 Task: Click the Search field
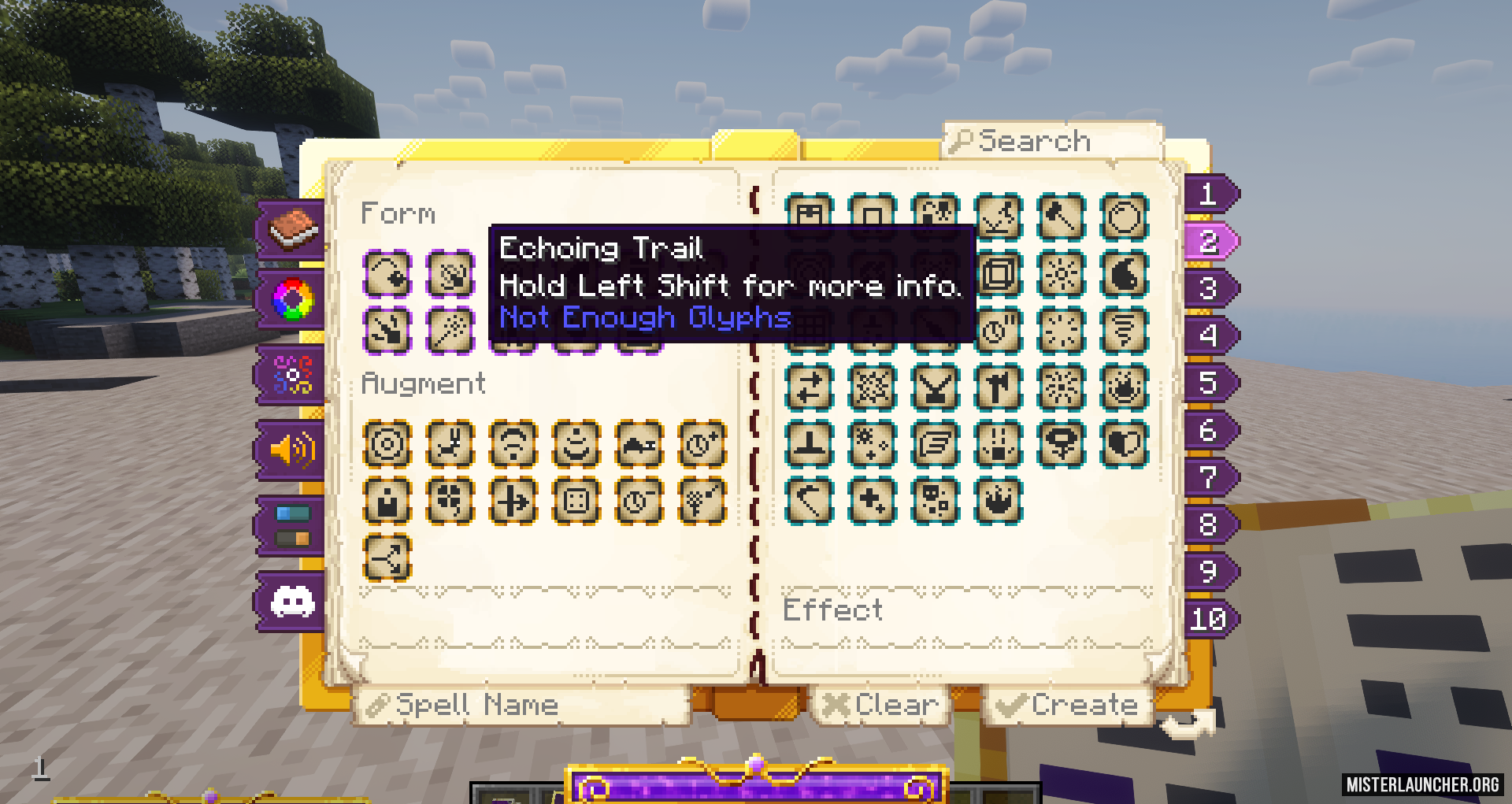[x=1051, y=142]
